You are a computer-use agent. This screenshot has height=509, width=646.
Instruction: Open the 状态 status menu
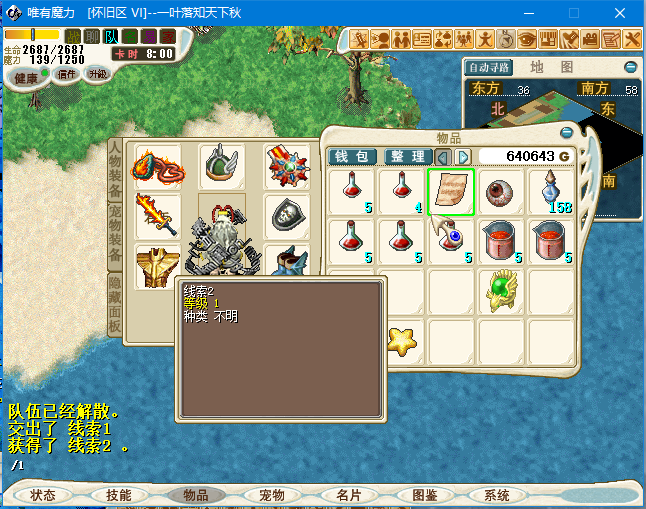[43, 495]
